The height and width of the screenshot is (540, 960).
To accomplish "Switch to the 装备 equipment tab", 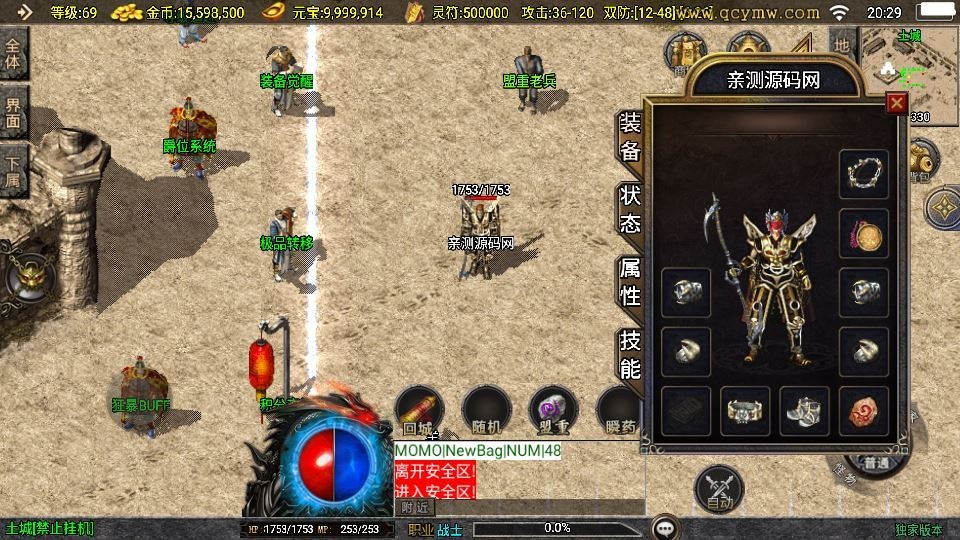I will 630,137.
